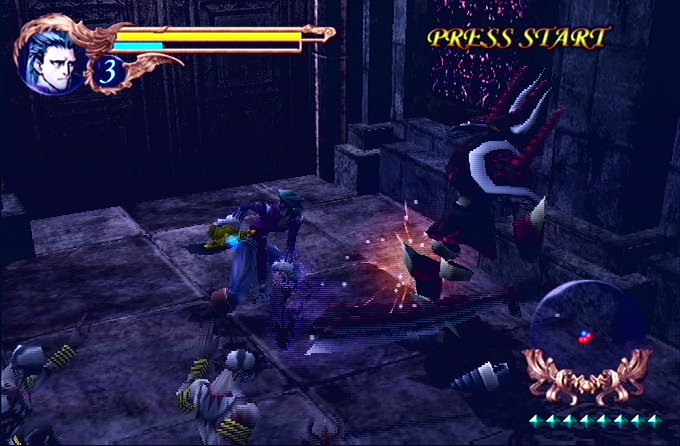The width and height of the screenshot is (680, 446).
Task: Select the PRESS START player two prompt
Action: tap(517, 38)
